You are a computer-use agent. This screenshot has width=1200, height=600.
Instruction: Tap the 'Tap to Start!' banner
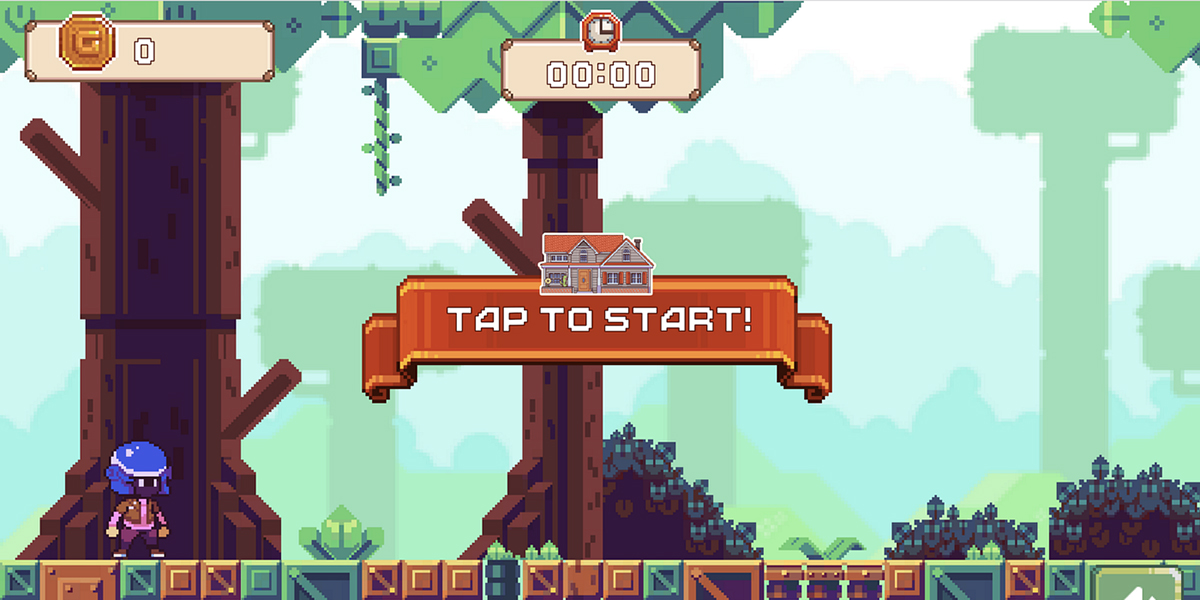(x=597, y=322)
